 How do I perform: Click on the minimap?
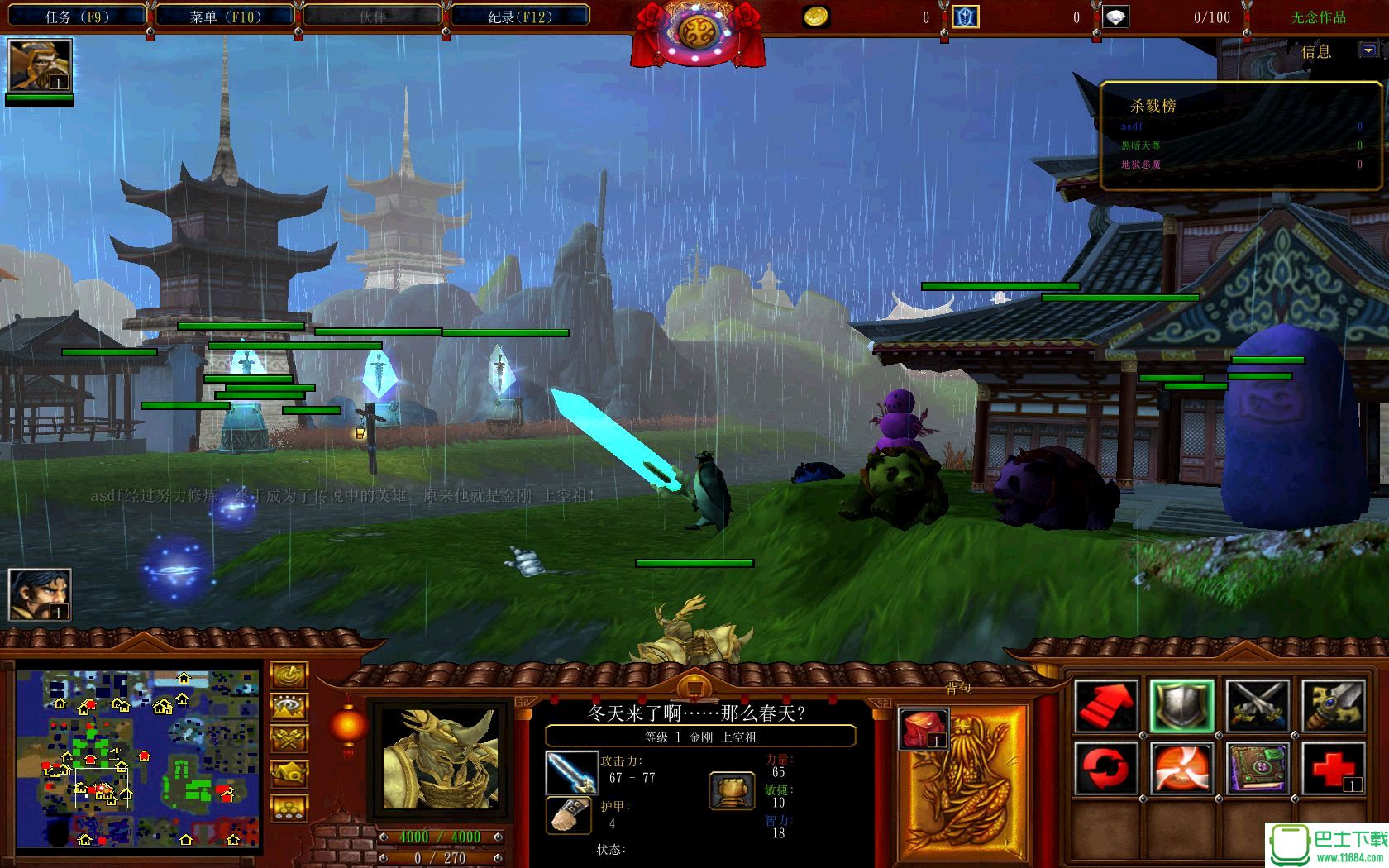coord(138,758)
